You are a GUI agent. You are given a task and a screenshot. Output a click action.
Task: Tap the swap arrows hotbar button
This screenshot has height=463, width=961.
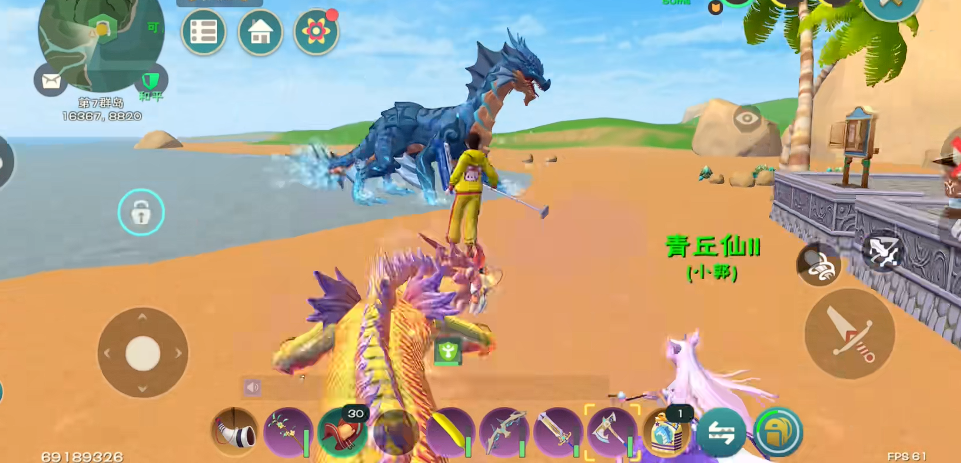[722, 432]
